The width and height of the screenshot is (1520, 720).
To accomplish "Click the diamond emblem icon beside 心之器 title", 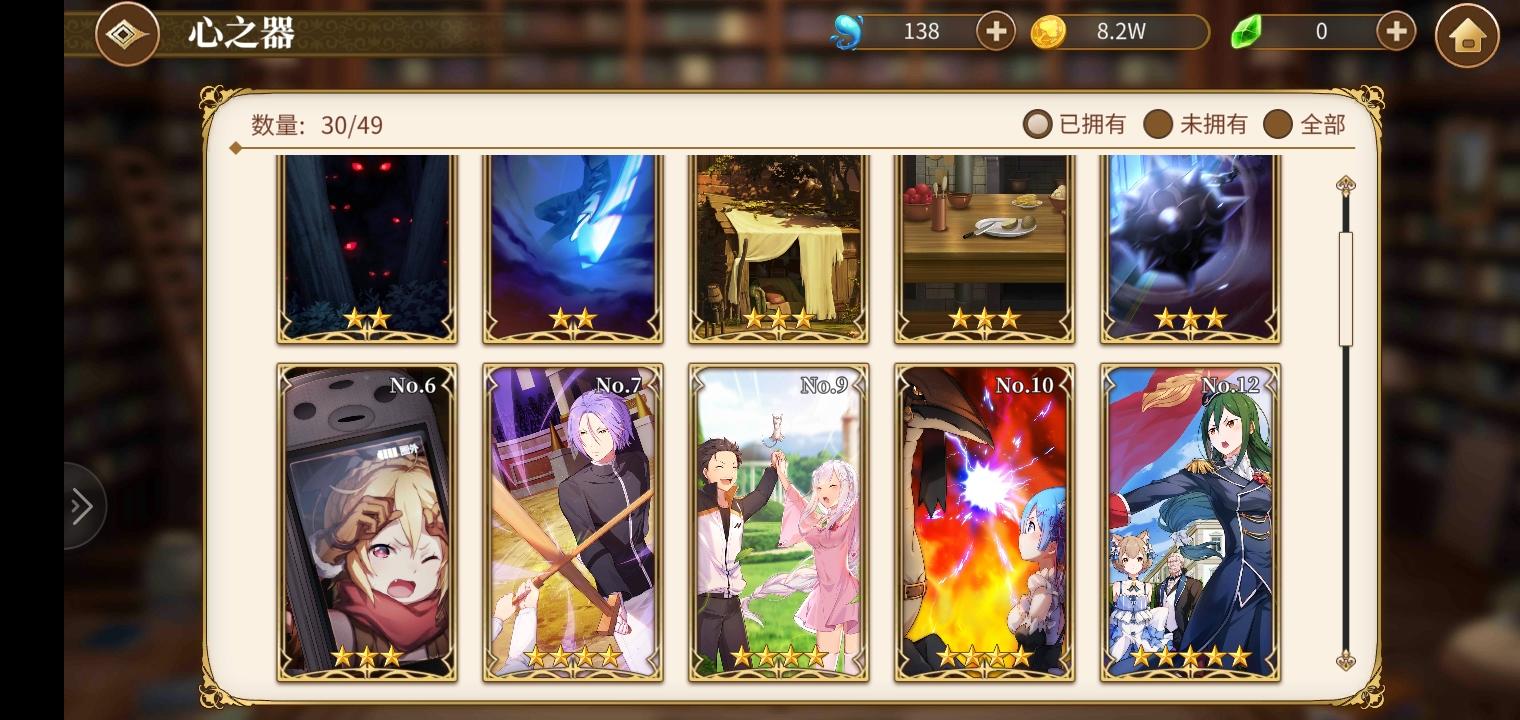I will 127,32.
